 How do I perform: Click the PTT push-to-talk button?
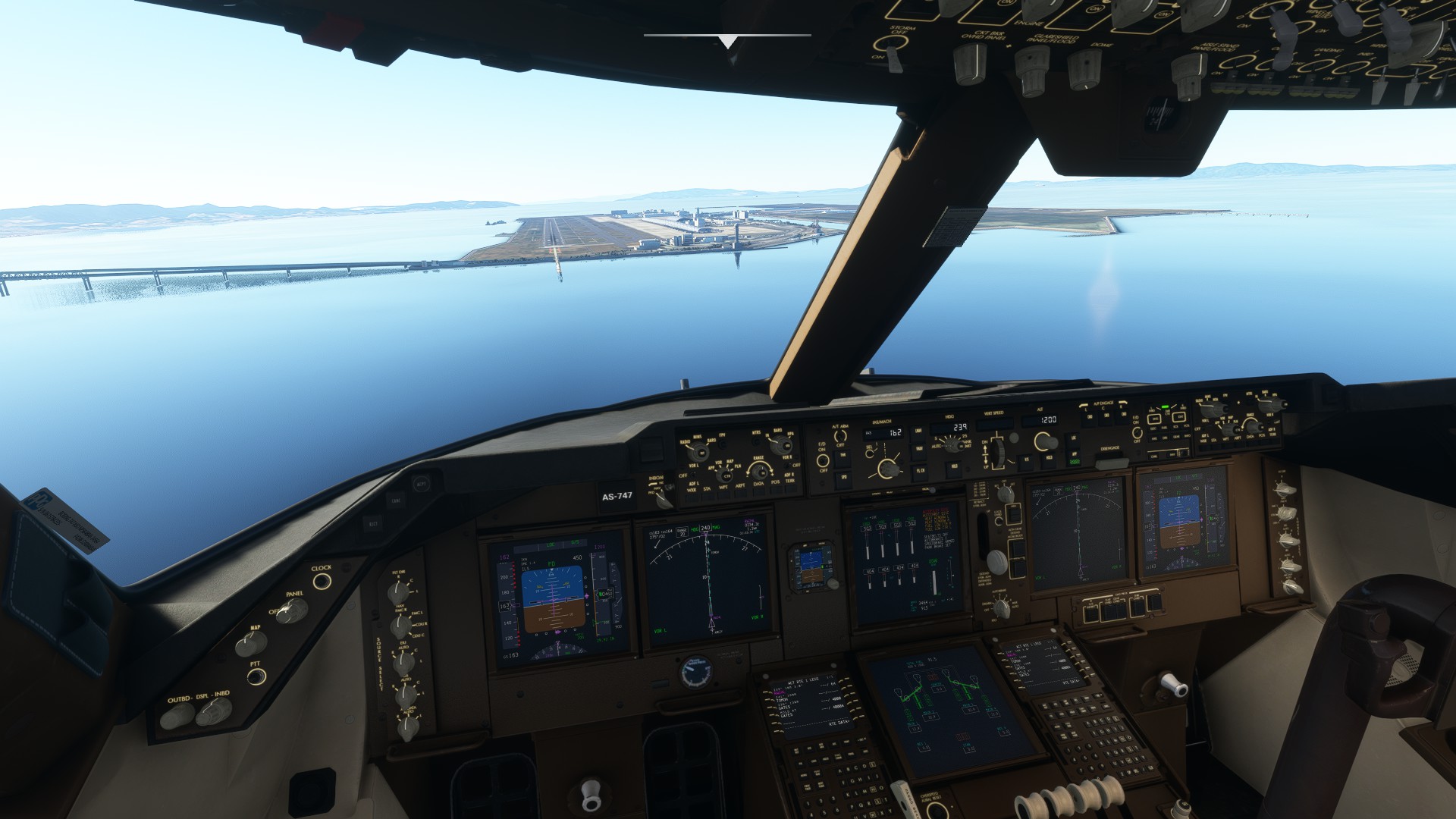tap(257, 677)
